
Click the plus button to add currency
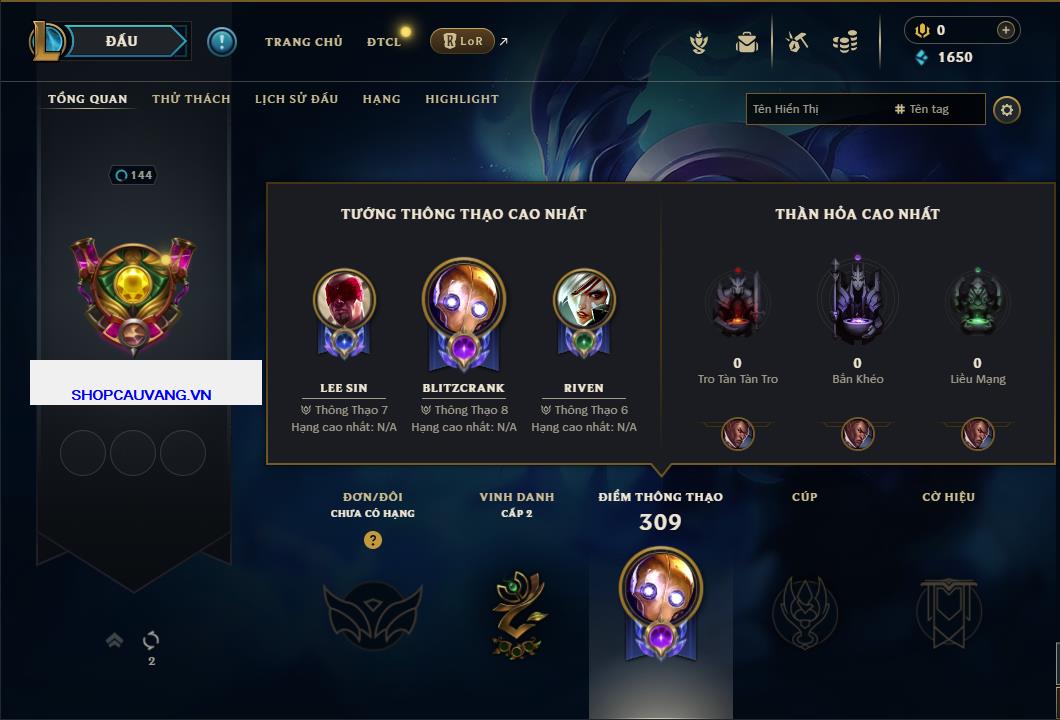1005,31
